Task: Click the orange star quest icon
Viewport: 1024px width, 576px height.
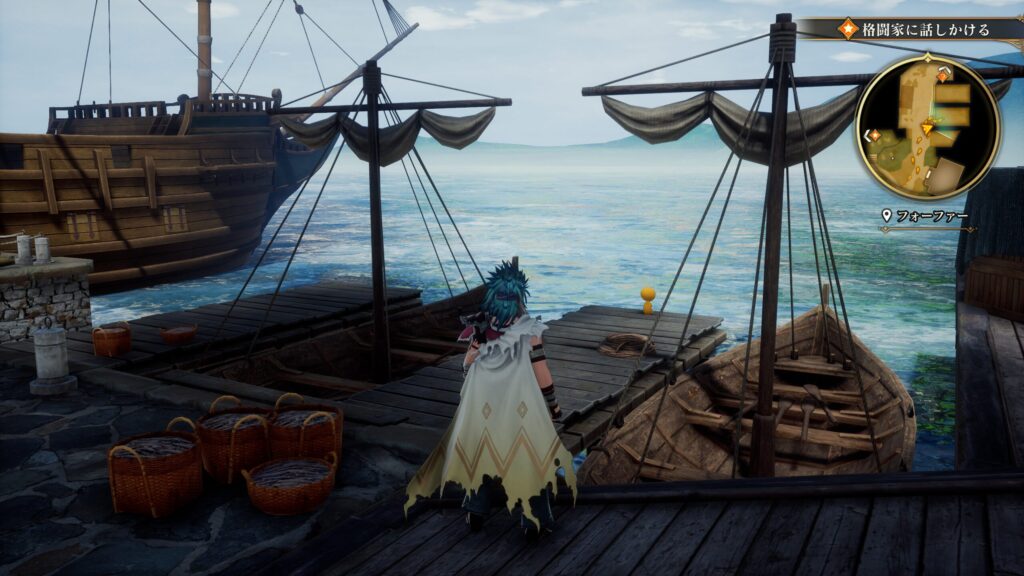Action: 847,28
